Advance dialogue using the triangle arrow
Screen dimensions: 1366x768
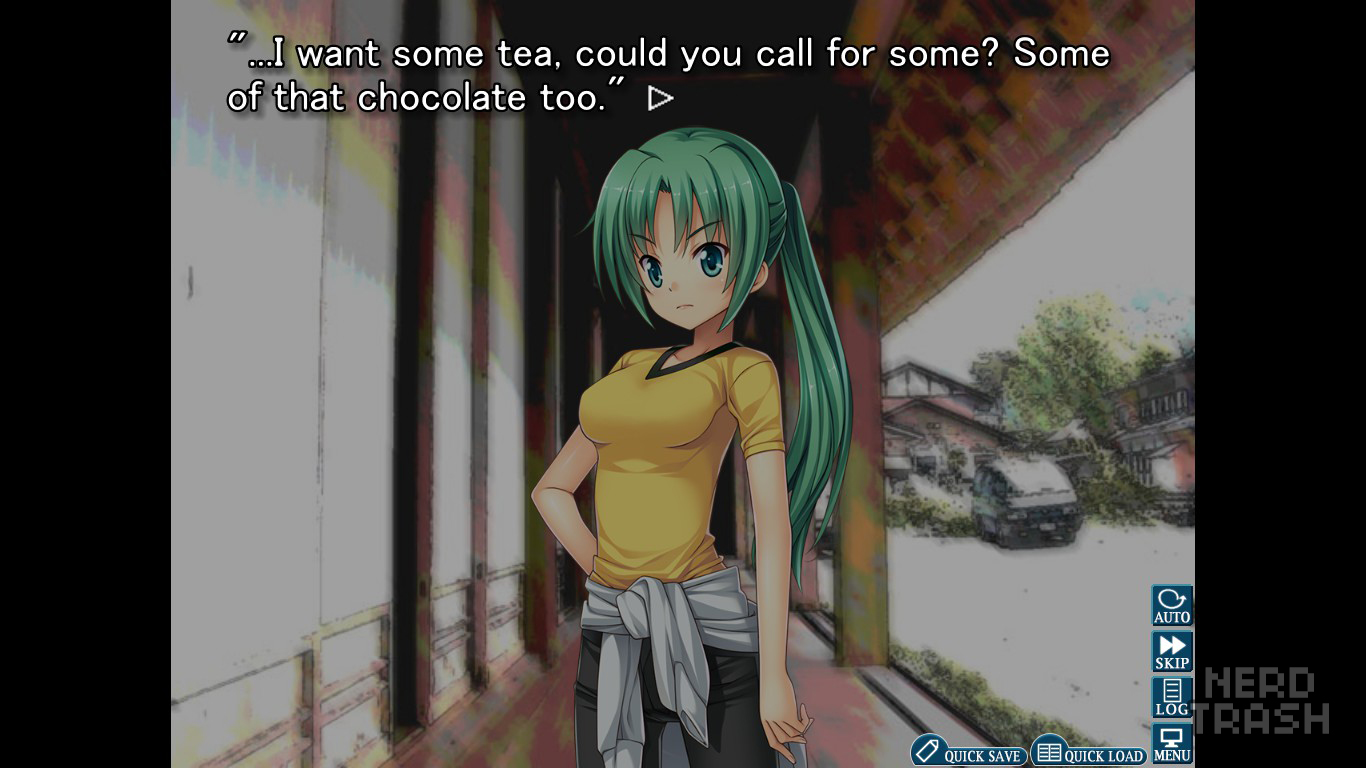click(x=660, y=98)
